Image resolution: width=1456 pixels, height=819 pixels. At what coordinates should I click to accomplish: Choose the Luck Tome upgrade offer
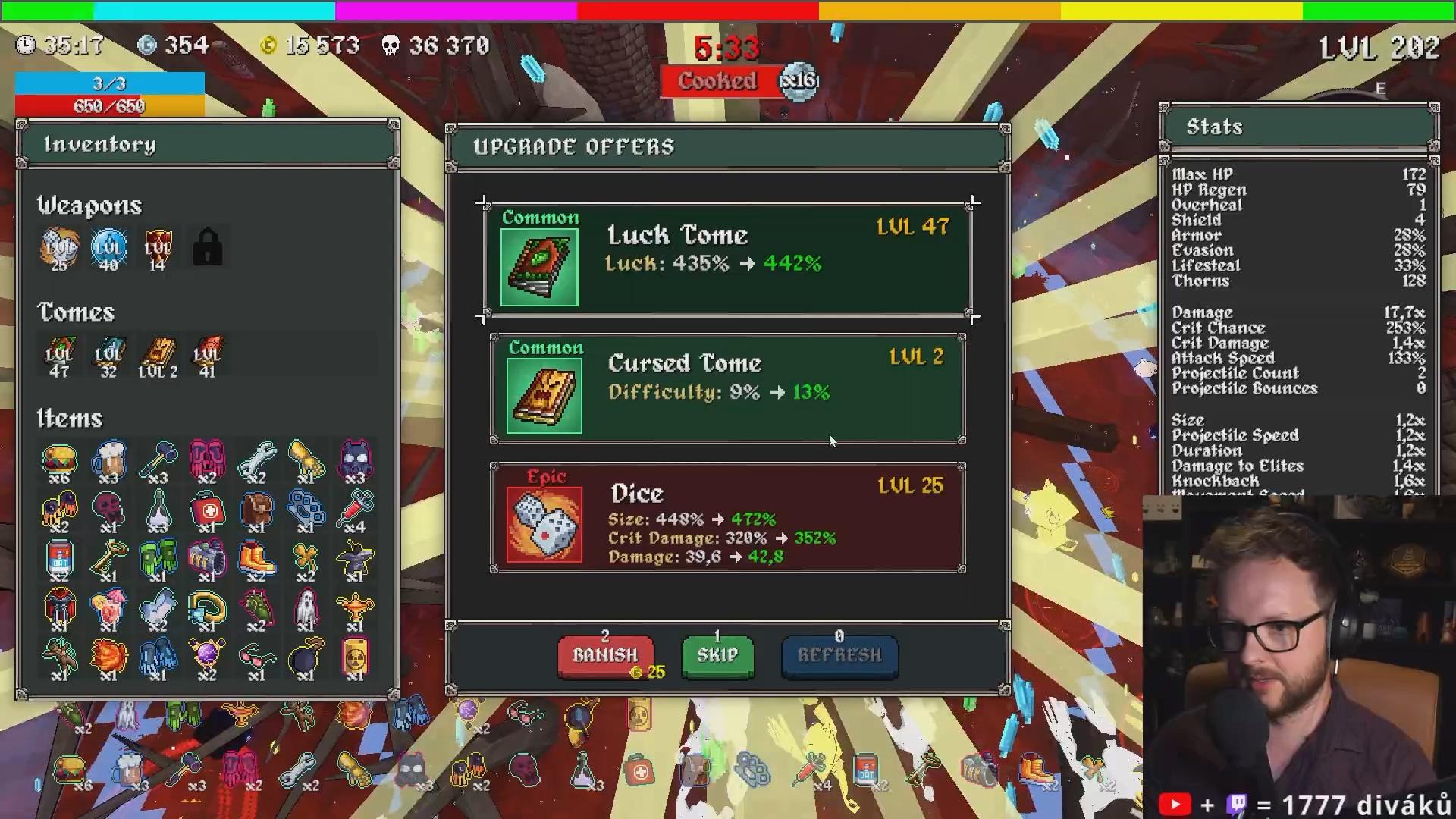(x=728, y=259)
